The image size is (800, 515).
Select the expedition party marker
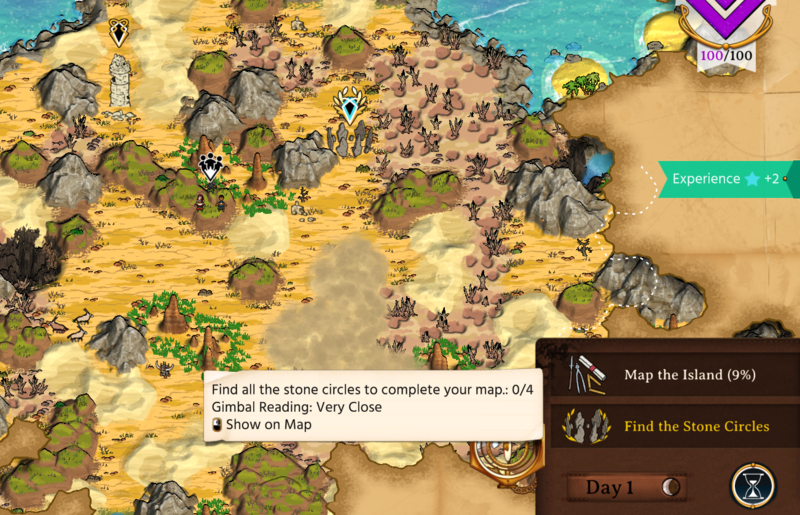click(x=210, y=166)
